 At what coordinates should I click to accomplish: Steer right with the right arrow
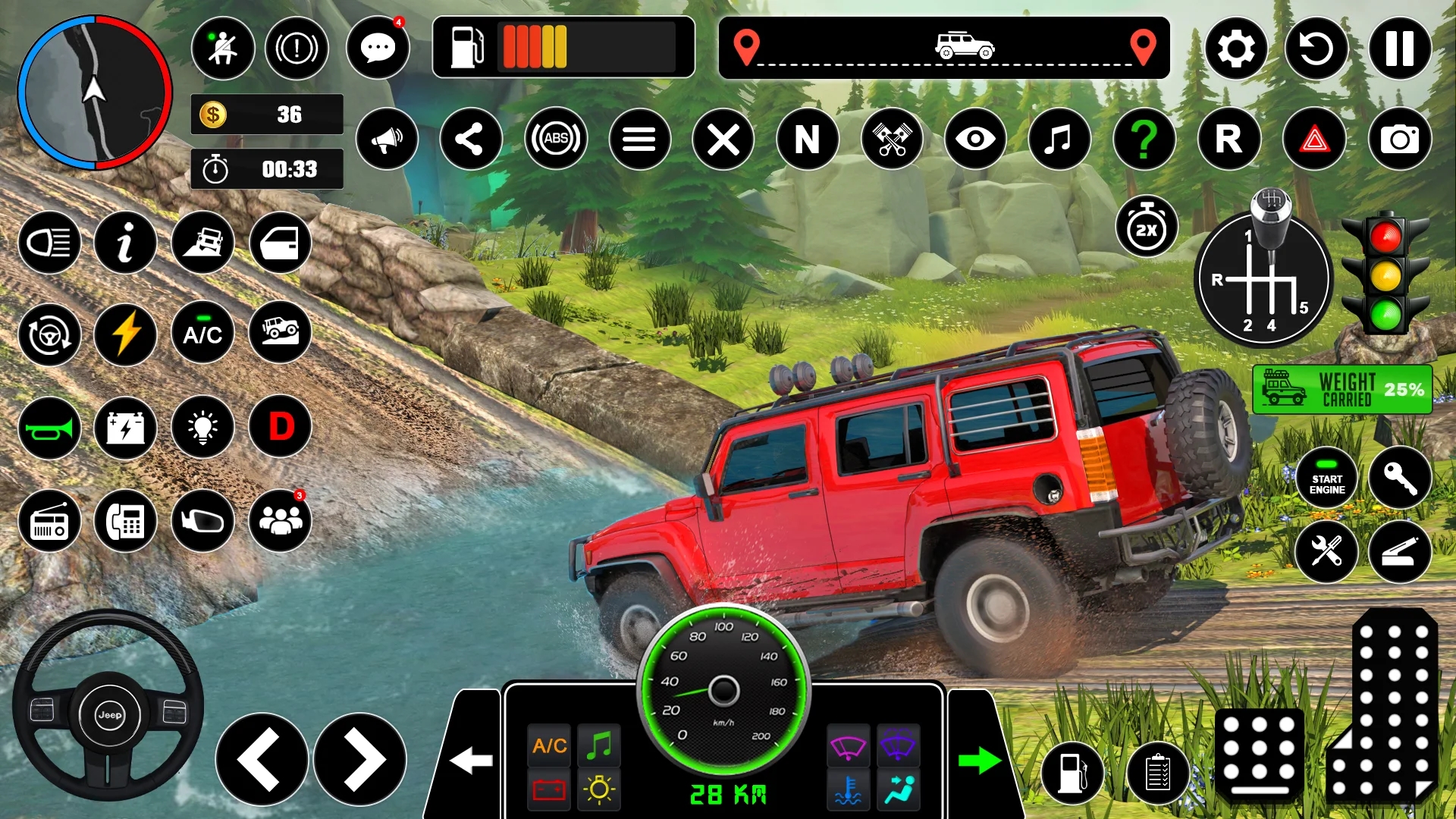pos(360,760)
